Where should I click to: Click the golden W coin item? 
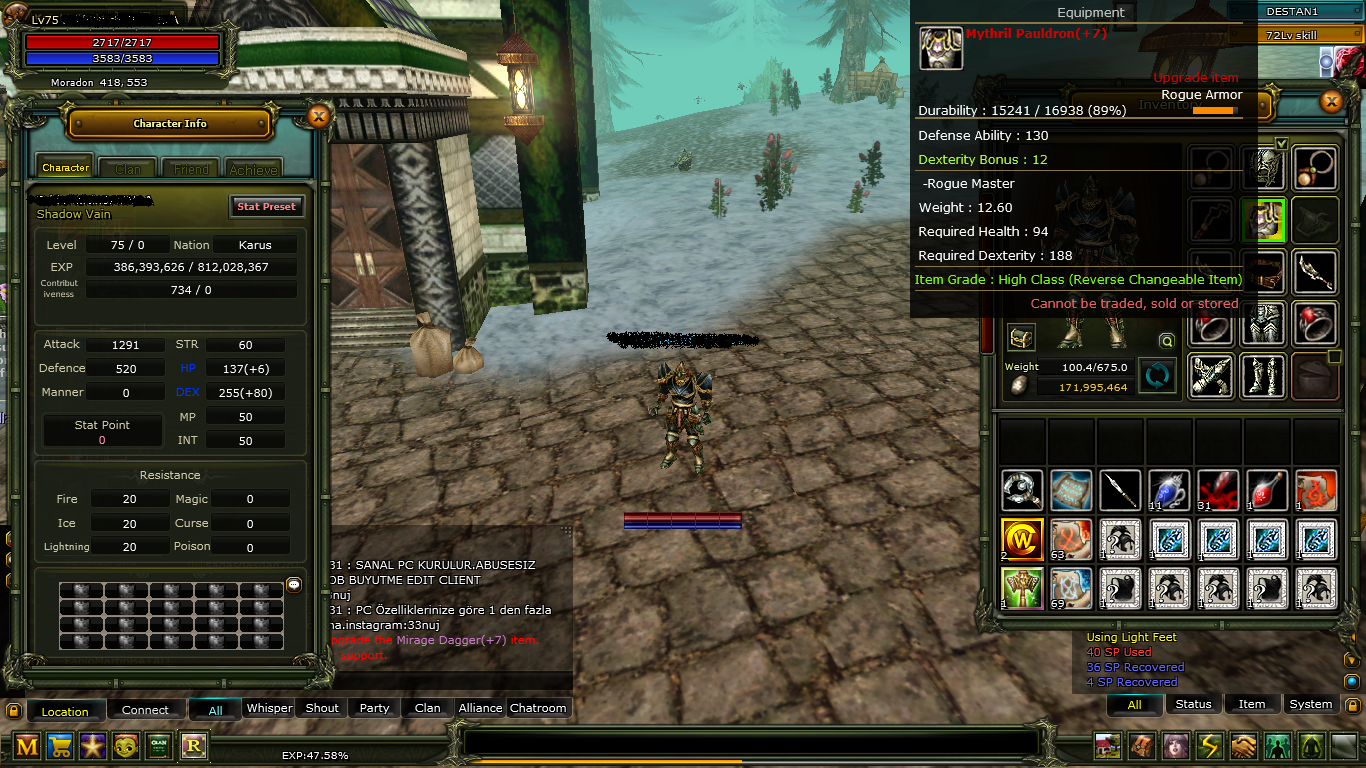click(x=1022, y=539)
